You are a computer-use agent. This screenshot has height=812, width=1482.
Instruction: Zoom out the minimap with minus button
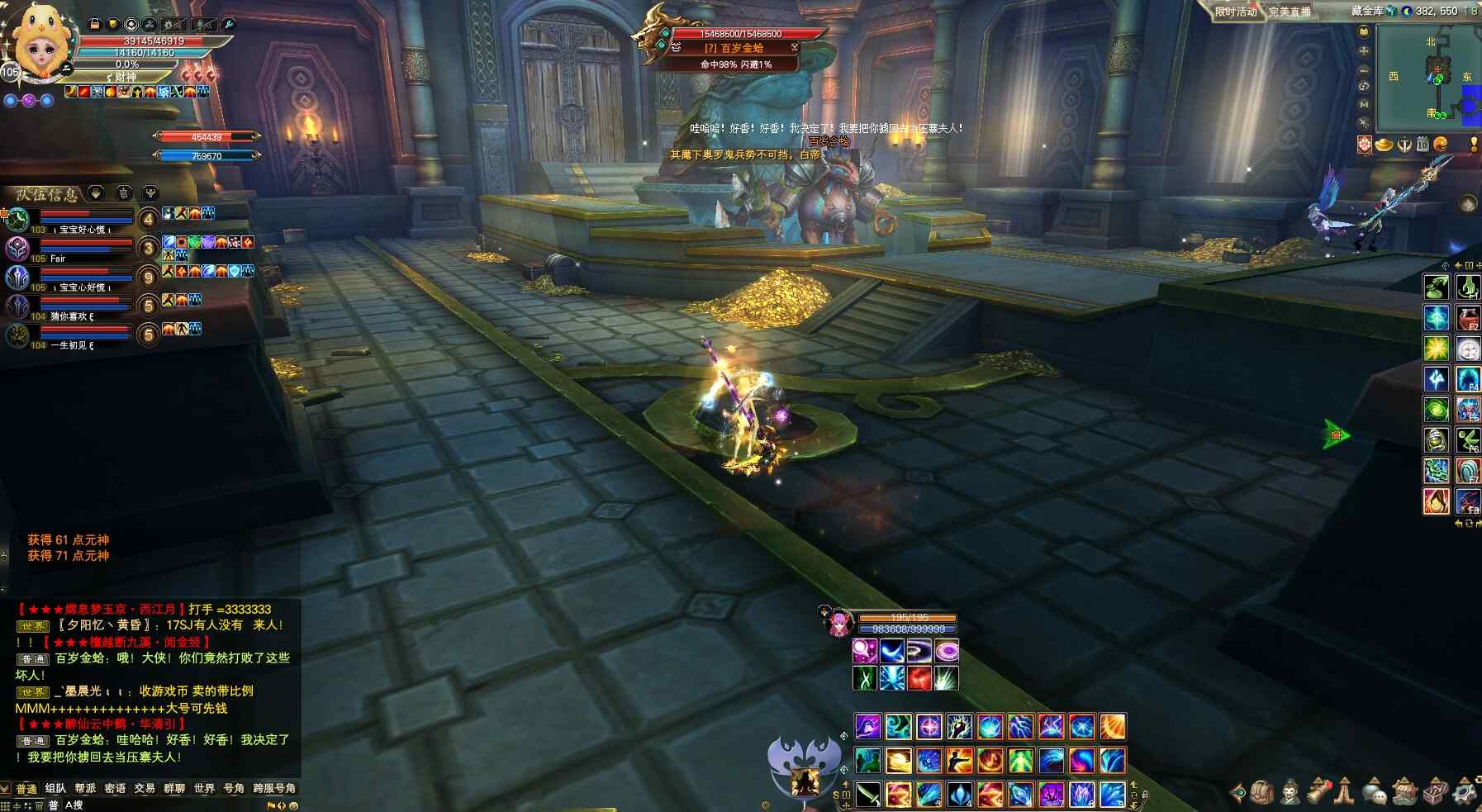click(1364, 69)
